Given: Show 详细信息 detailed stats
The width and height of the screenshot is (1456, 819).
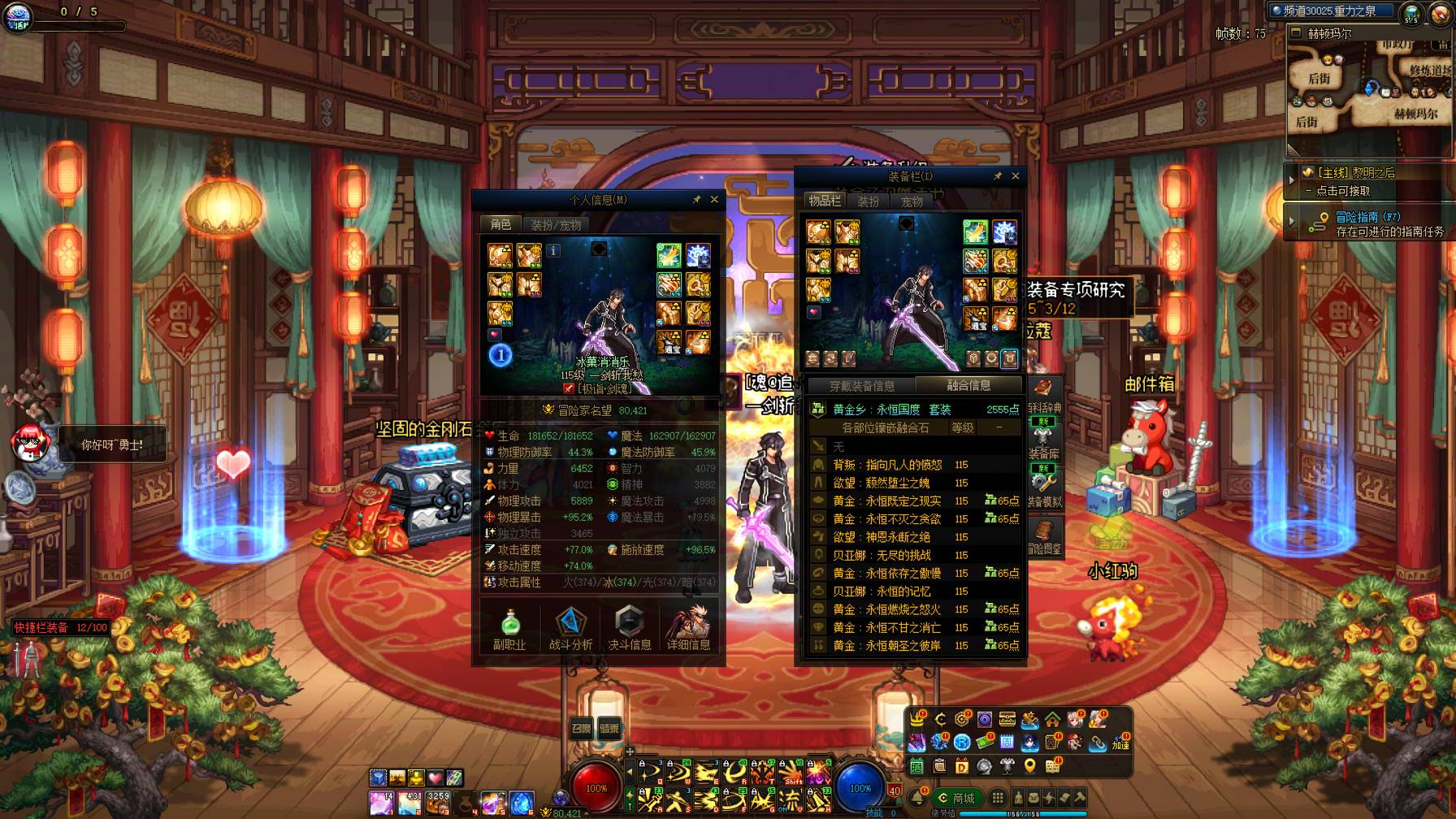Looking at the screenshot, I should (x=688, y=628).
